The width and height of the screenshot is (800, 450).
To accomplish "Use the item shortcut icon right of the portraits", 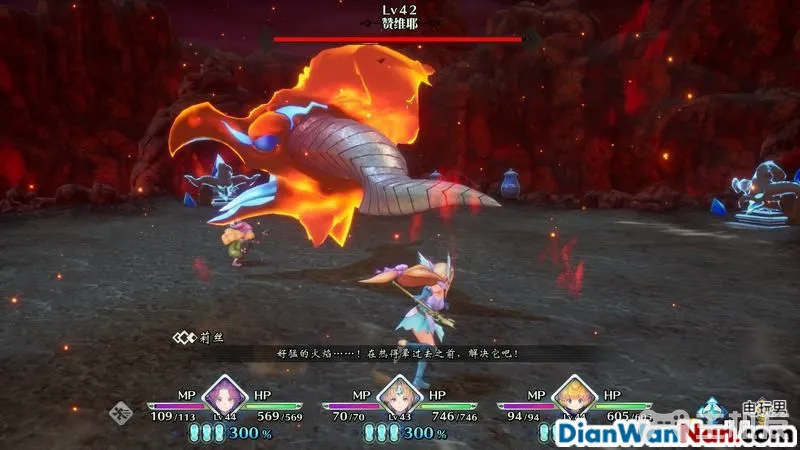I will tap(712, 409).
